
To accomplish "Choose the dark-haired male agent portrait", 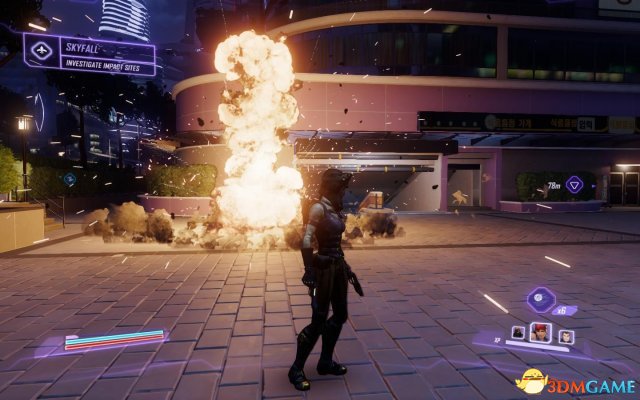I will (x=567, y=335).
